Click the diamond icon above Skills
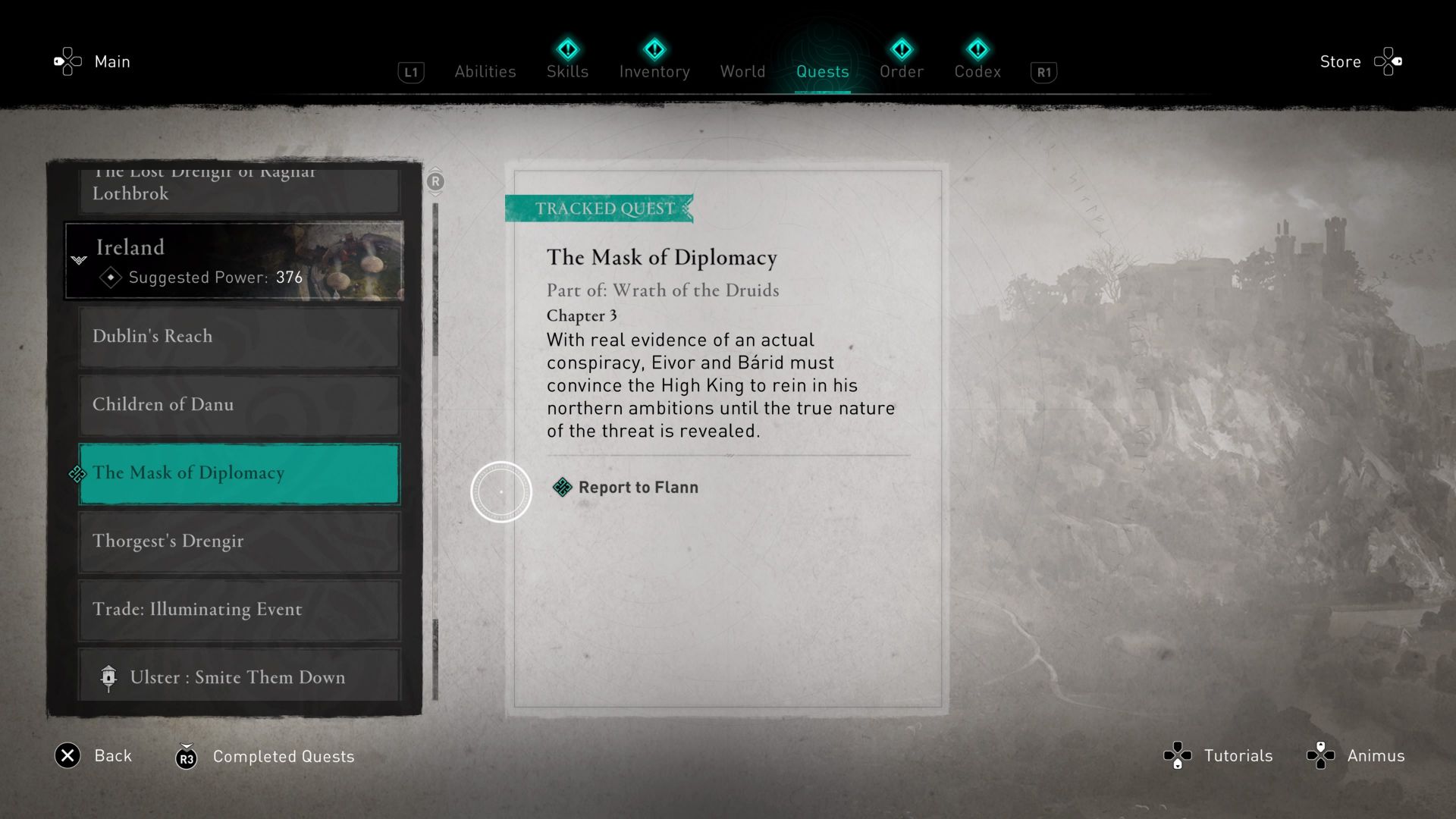This screenshot has width=1456, height=819. click(567, 49)
